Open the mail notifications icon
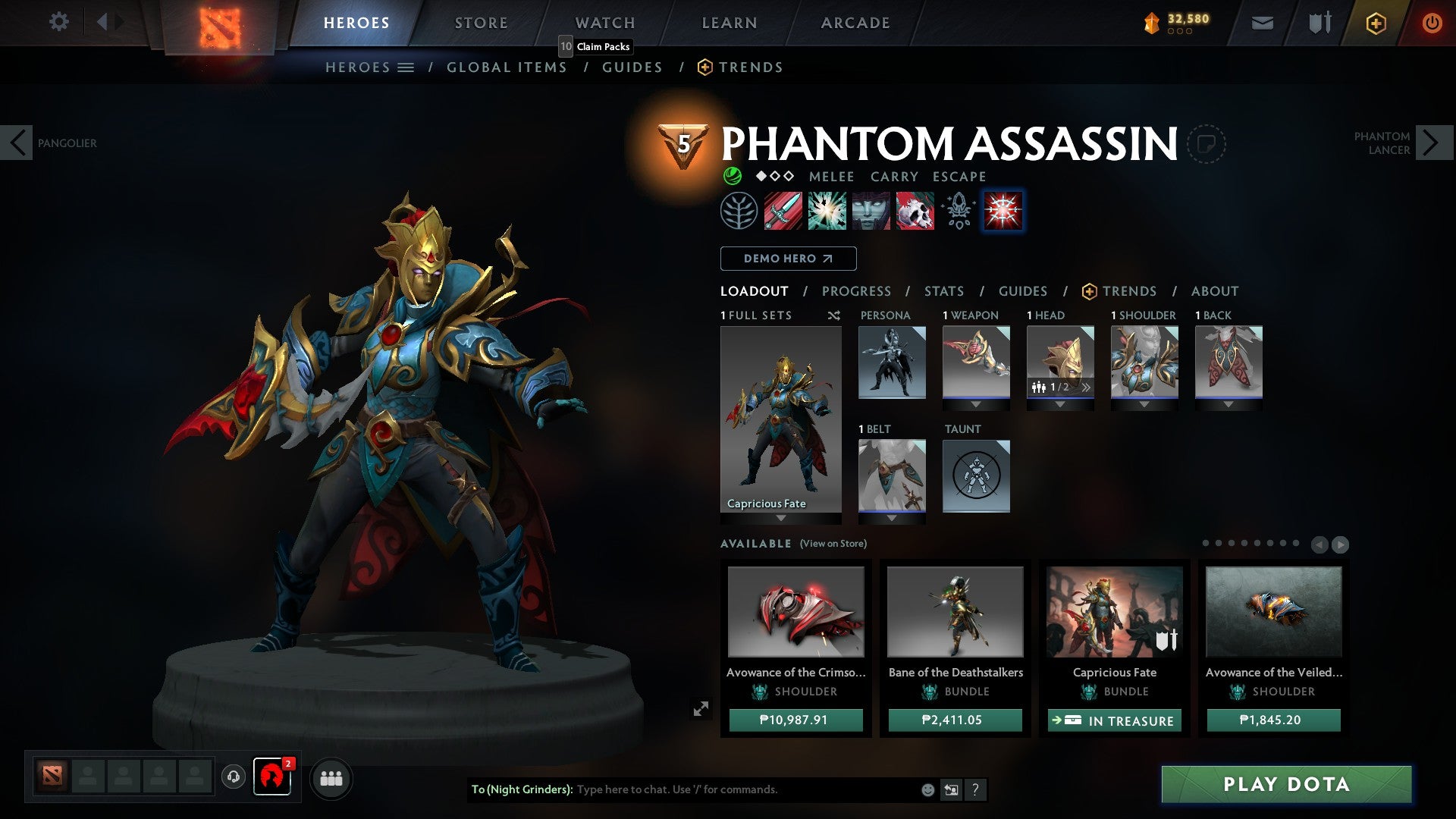The image size is (1456, 819). pos(1263,23)
